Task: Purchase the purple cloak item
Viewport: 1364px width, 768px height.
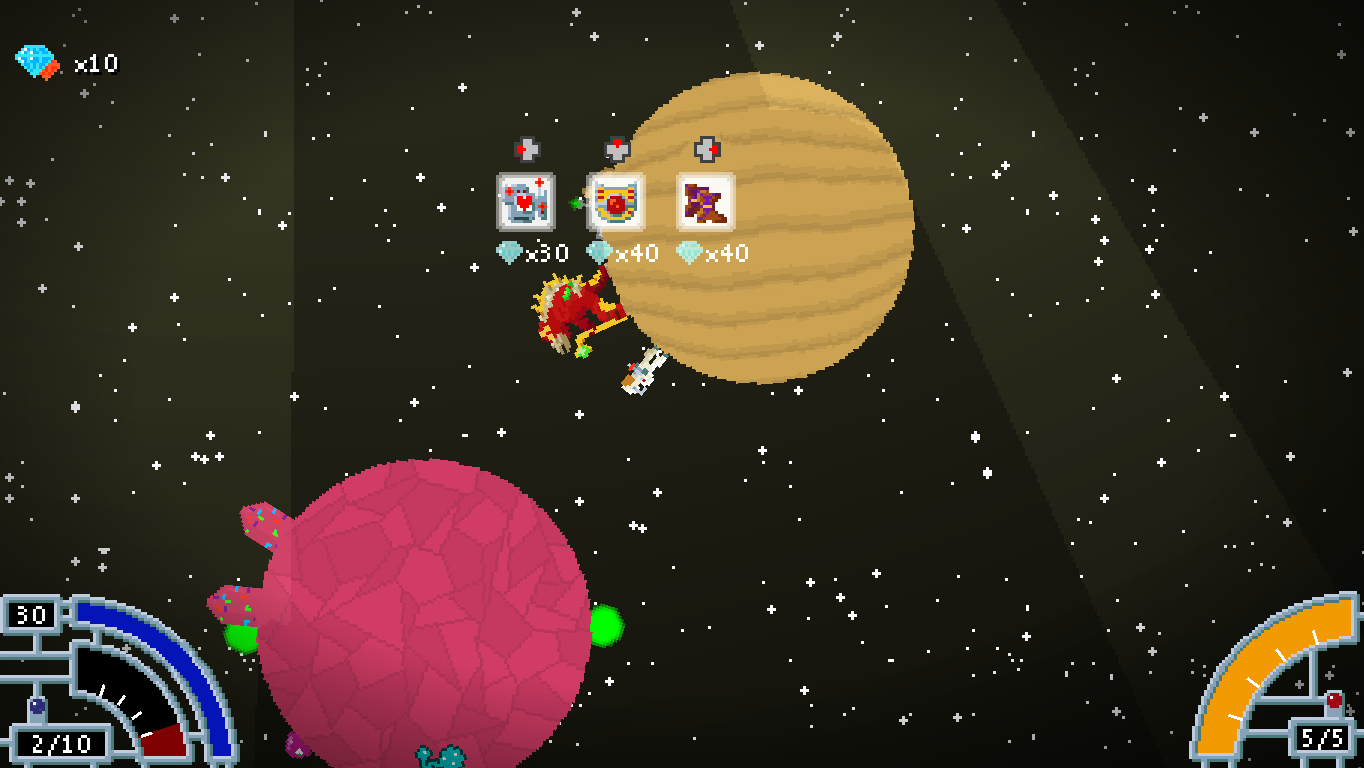Action: pyautogui.click(x=705, y=200)
